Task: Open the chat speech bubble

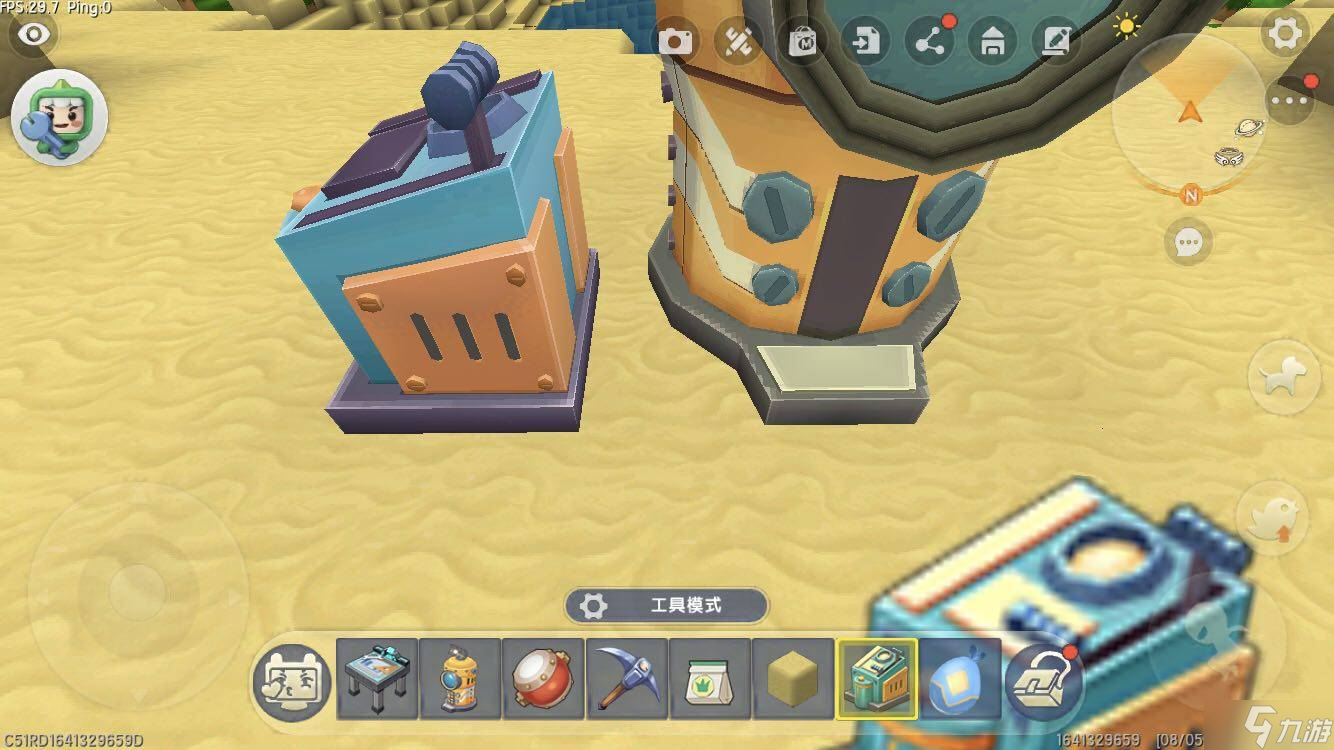Action: coord(1188,241)
